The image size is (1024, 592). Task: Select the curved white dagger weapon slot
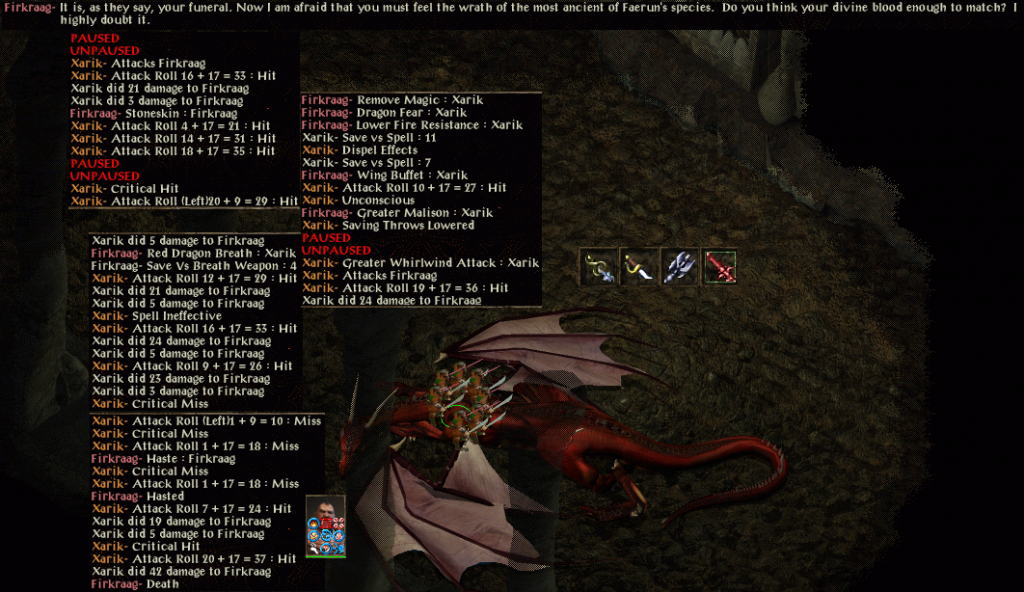639,267
